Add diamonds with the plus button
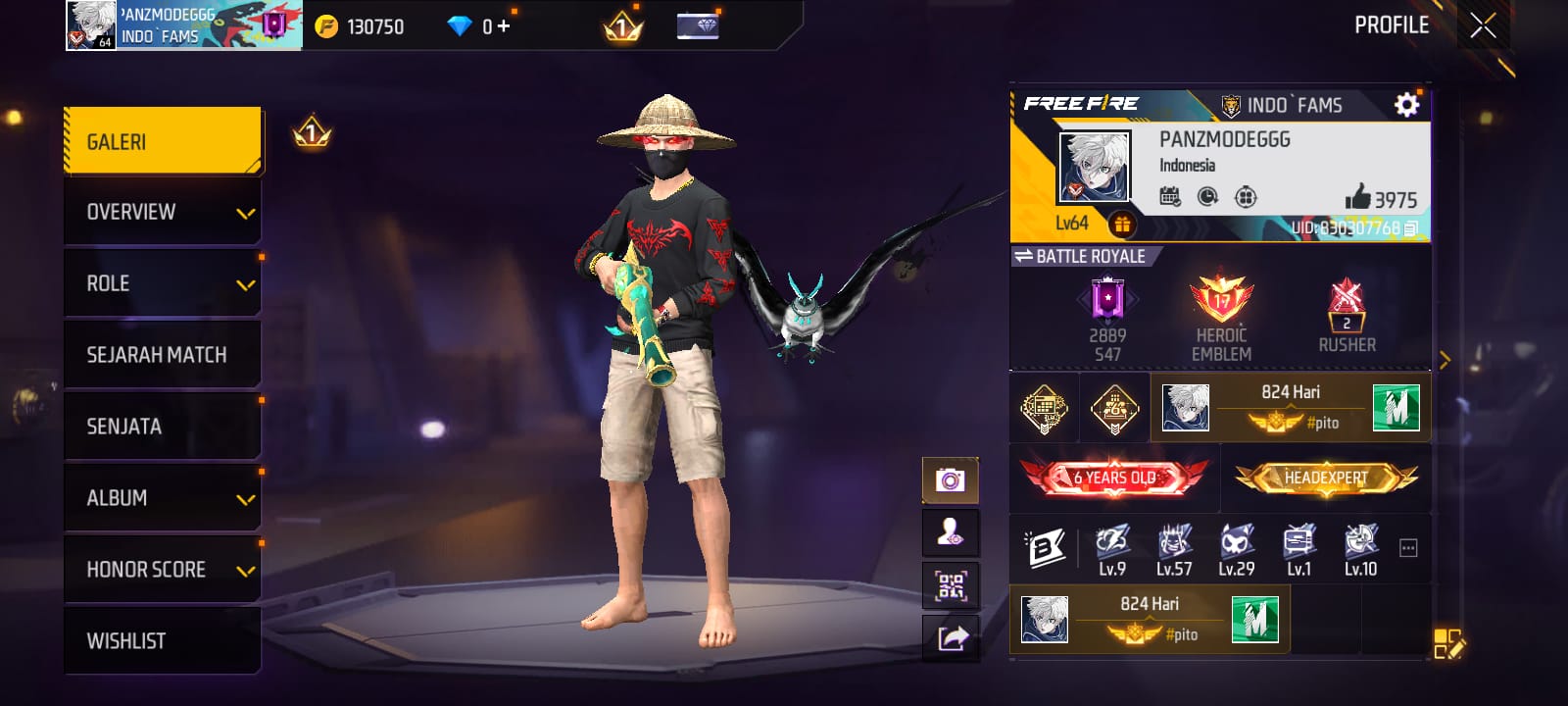1568x706 pixels. click(504, 26)
